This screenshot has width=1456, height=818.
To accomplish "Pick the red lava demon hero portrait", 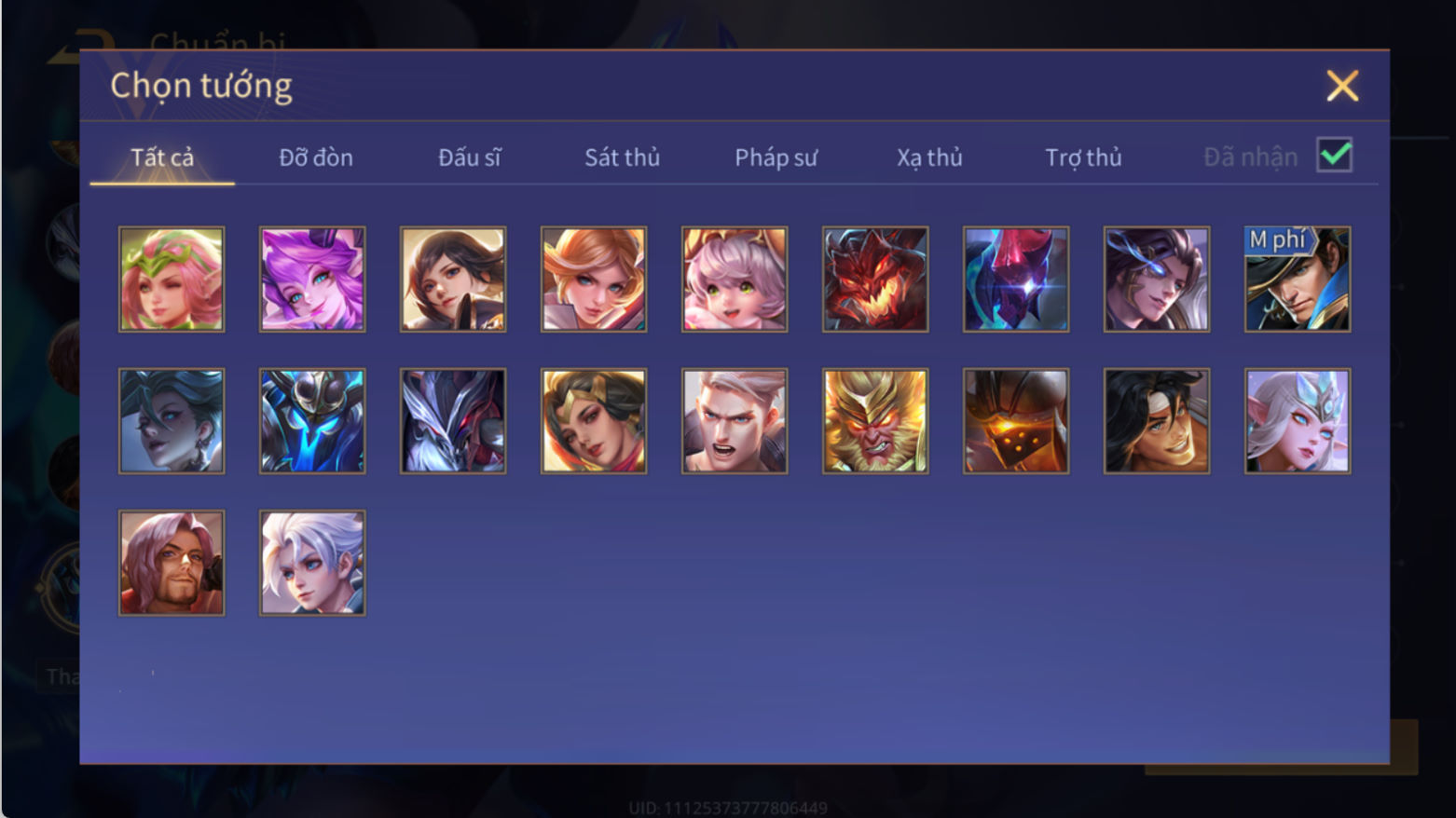I will tap(875, 279).
